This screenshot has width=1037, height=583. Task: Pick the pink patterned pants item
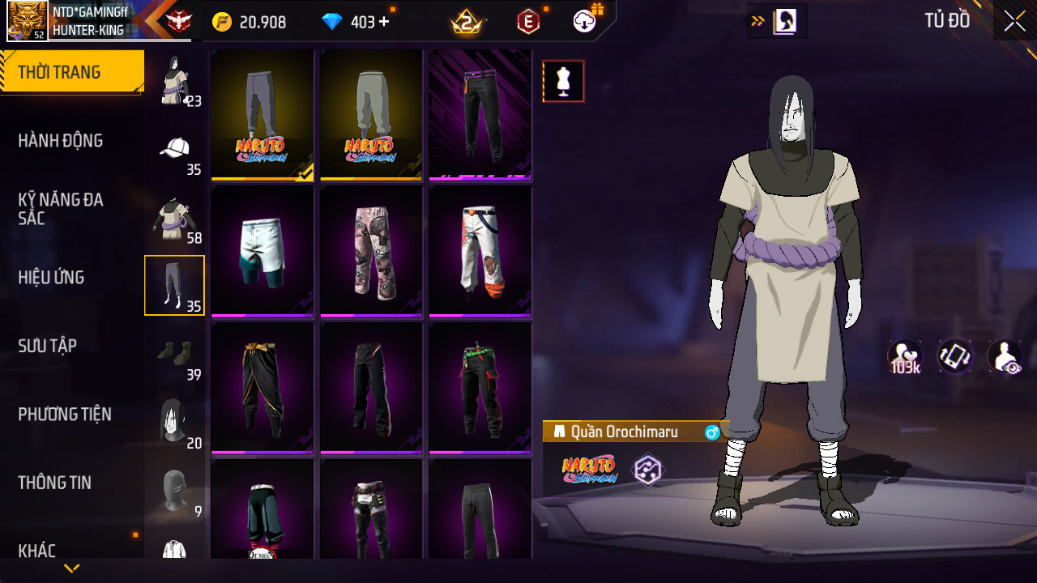pyautogui.click(x=373, y=250)
